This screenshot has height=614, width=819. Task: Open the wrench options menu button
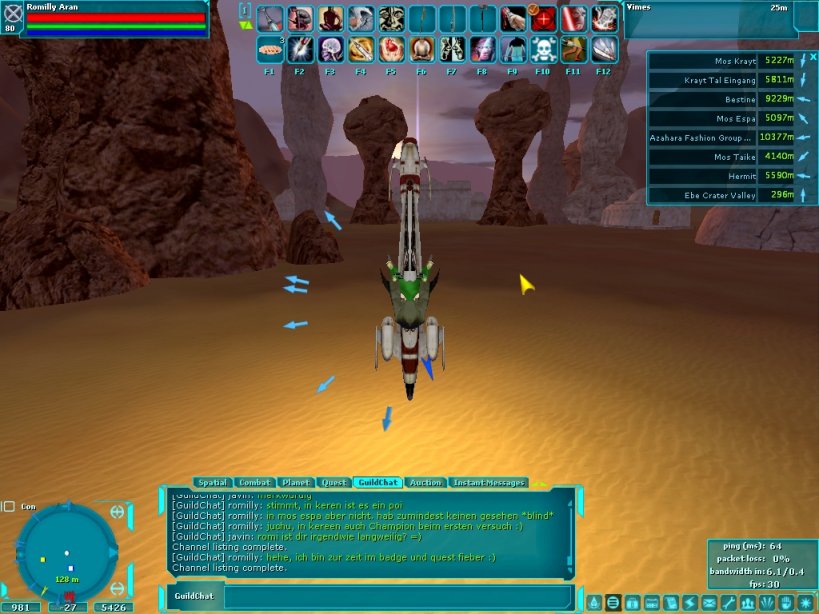pos(728,603)
